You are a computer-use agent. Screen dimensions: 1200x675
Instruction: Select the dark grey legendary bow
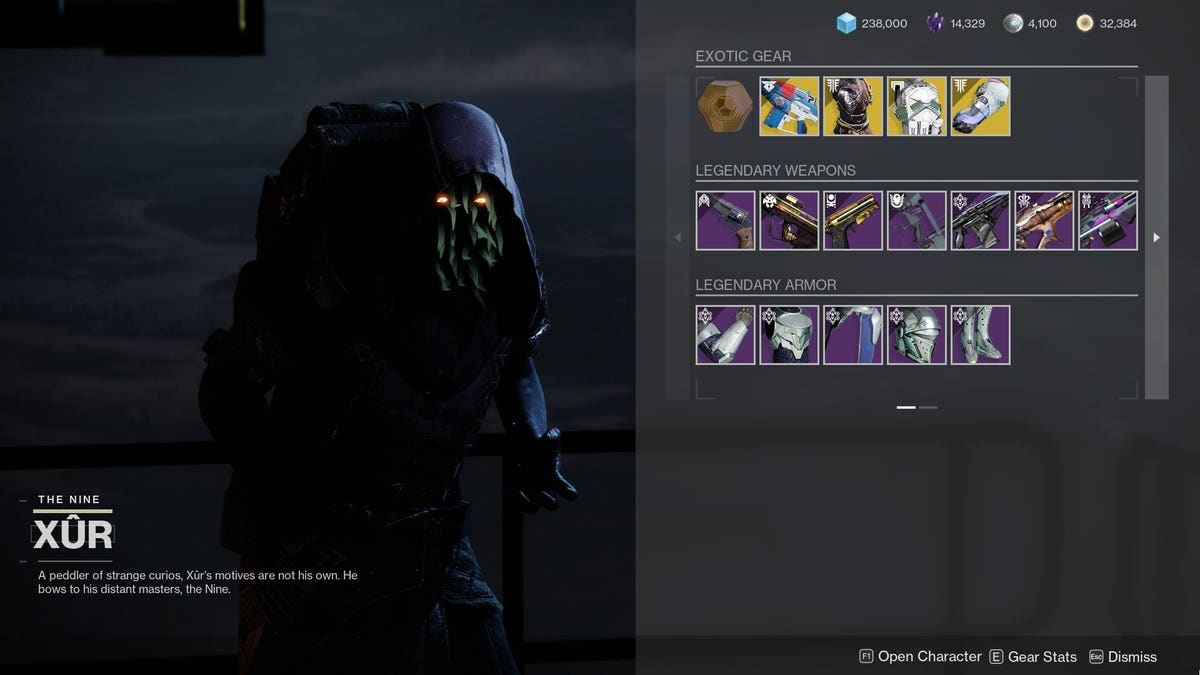(x=917, y=221)
